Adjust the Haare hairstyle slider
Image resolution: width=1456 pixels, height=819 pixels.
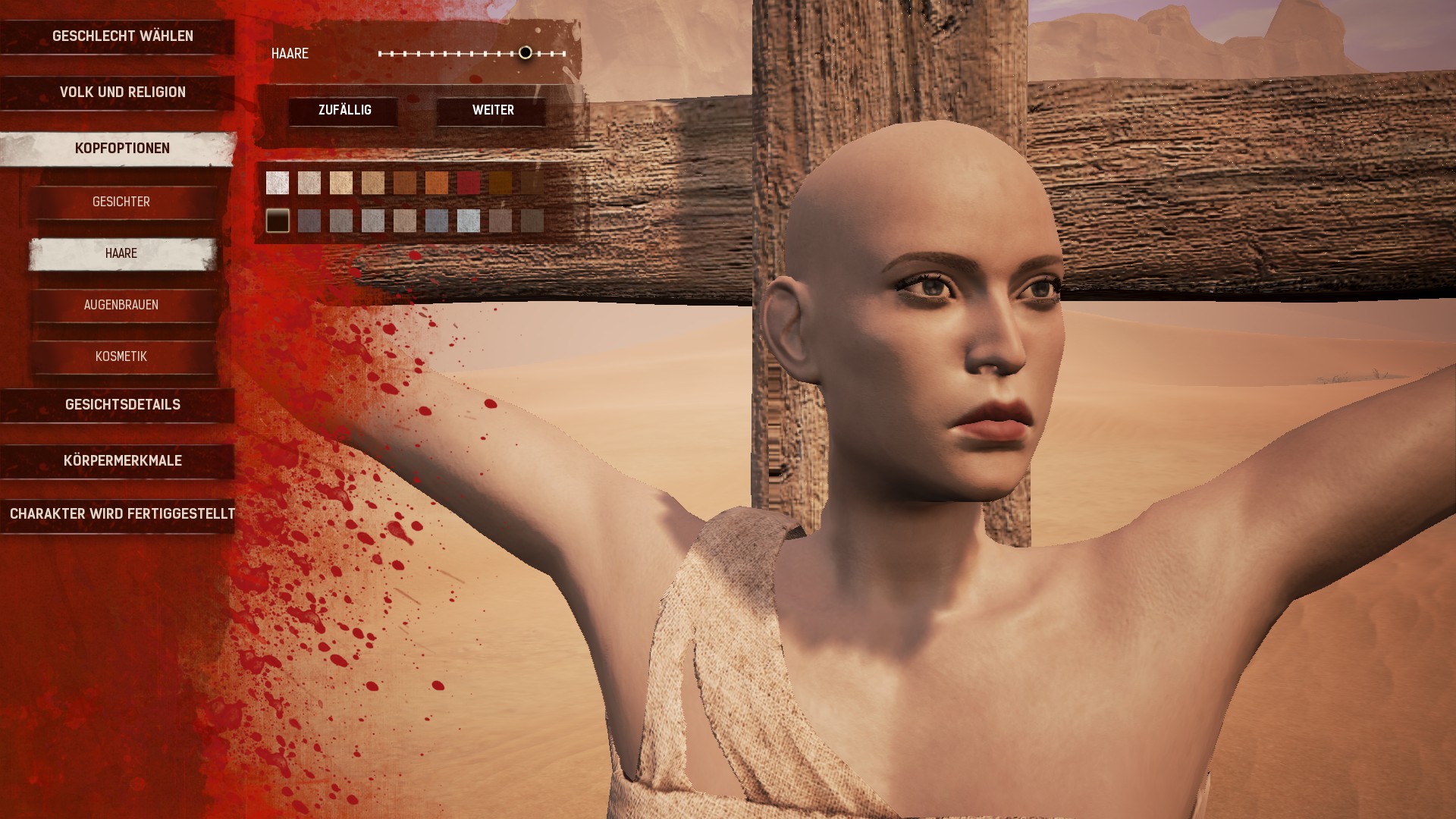[525, 53]
